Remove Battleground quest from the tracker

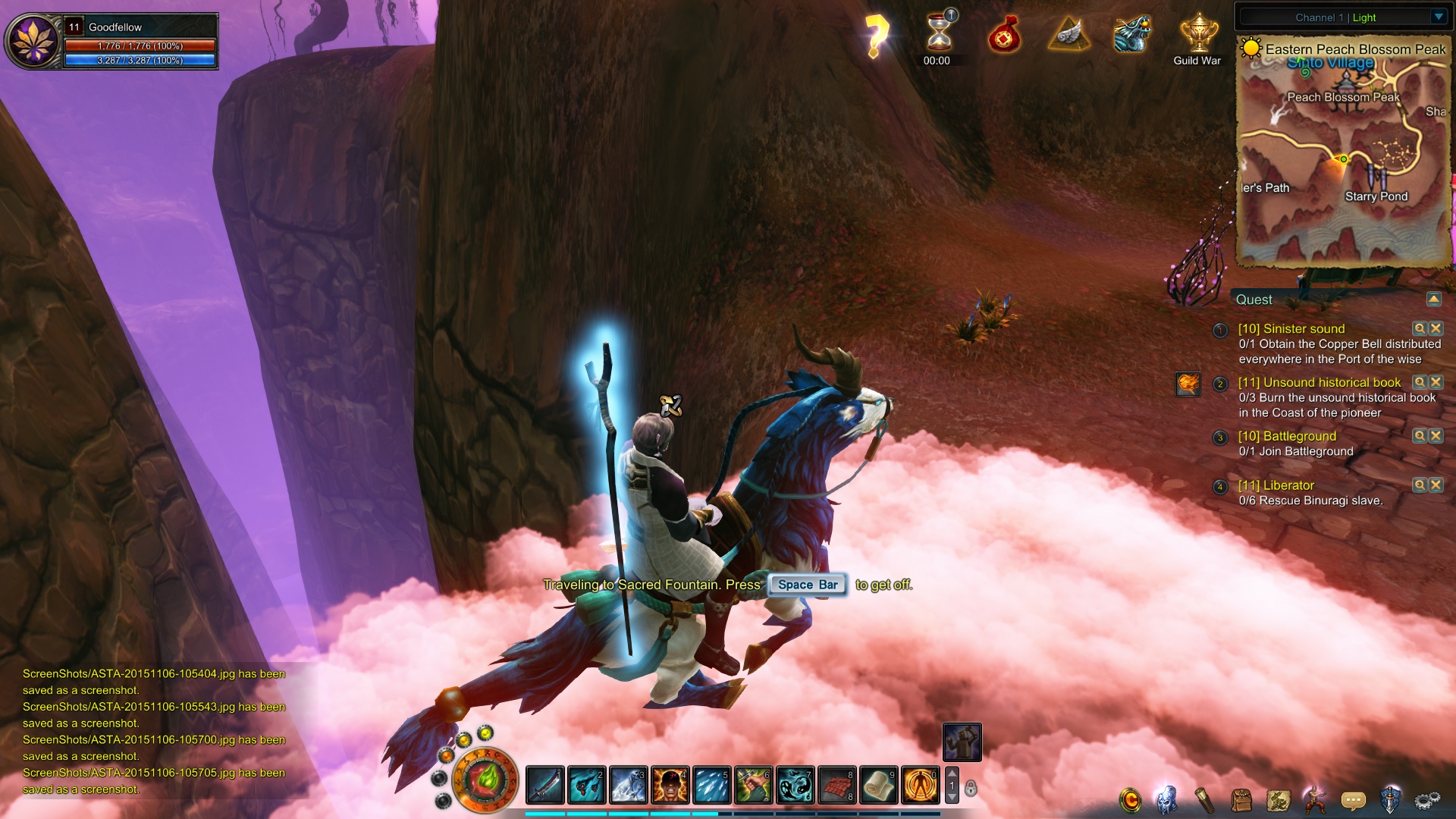tap(1436, 436)
